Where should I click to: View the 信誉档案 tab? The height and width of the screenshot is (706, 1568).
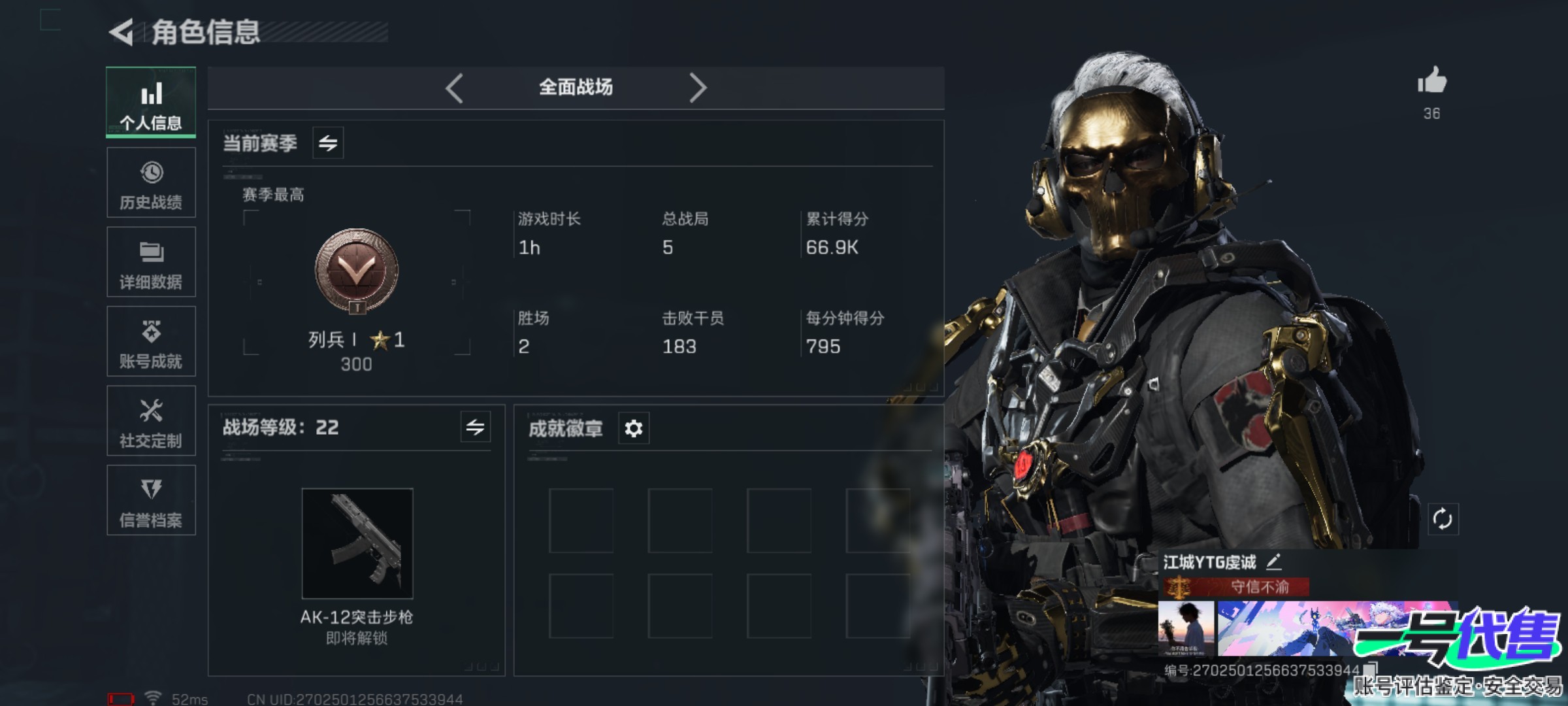pyautogui.click(x=151, y=501)
